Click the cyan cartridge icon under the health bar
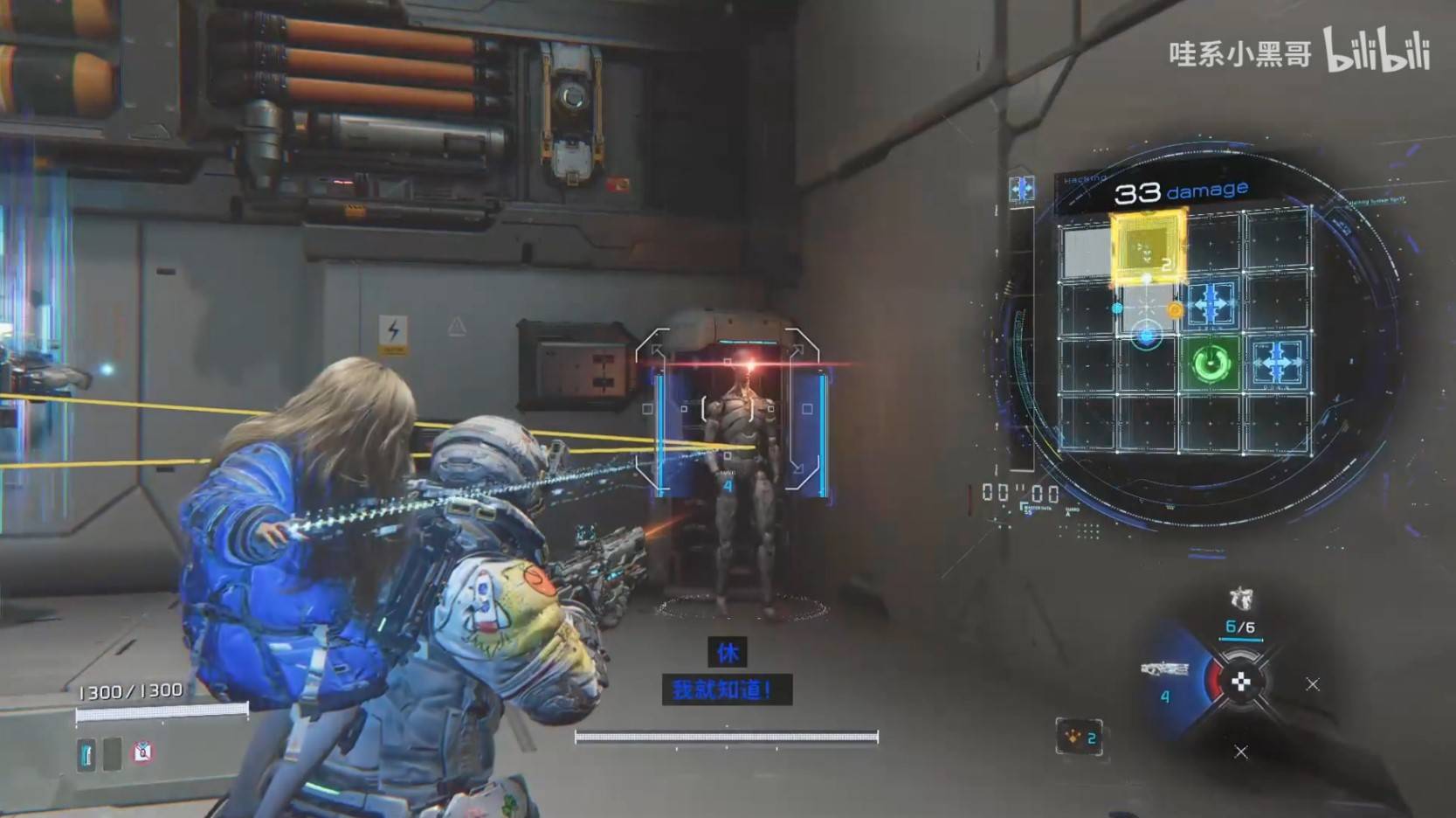Screen dimensions: 1456x818 (86, 754)
